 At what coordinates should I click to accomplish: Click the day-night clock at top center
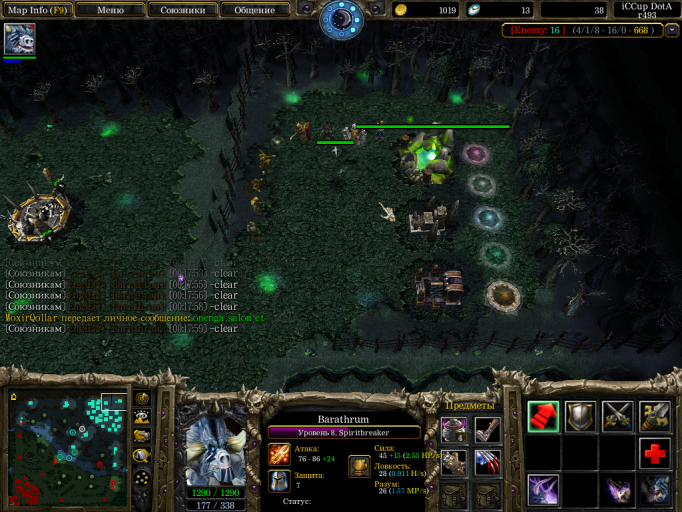341,16
